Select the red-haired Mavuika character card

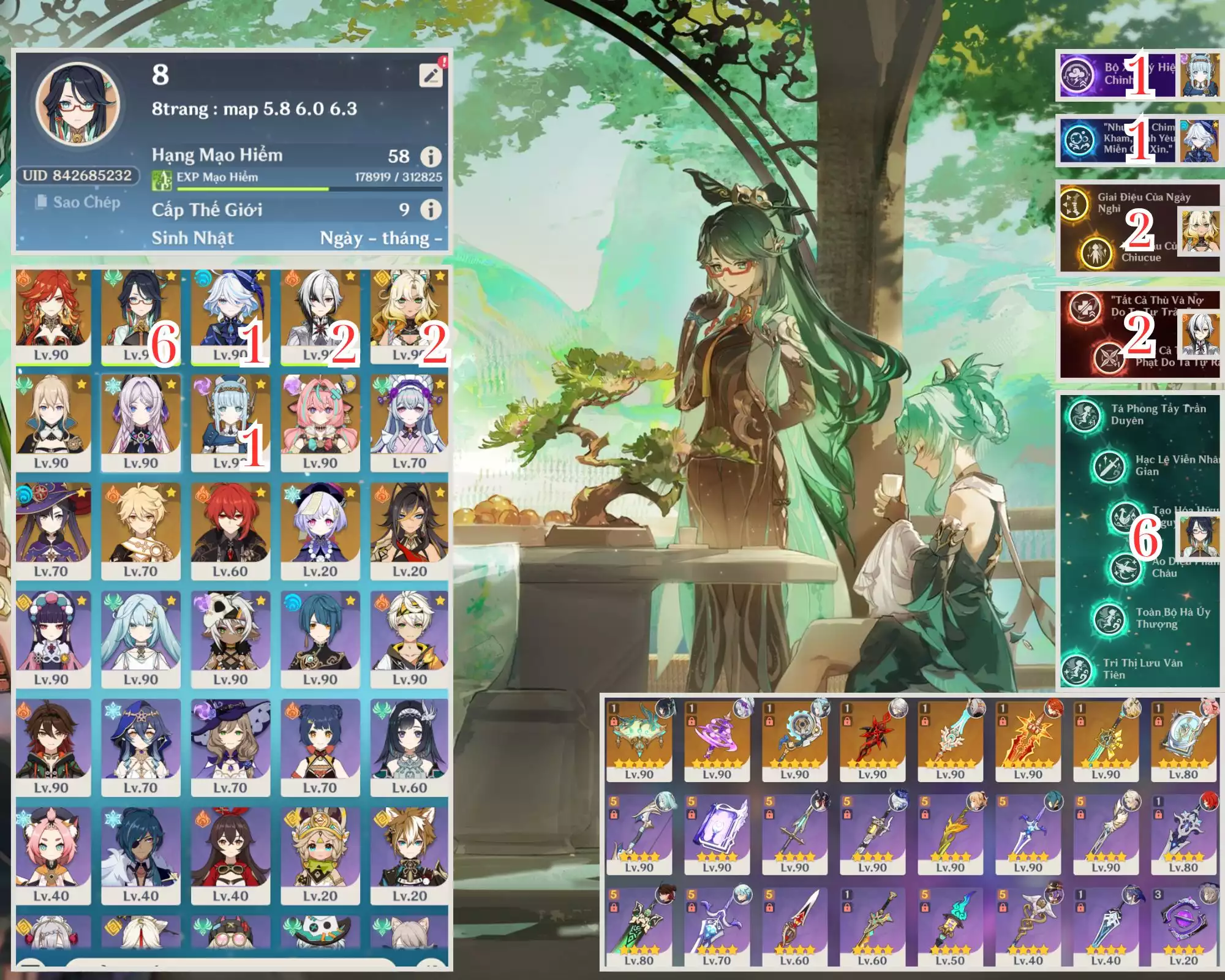[x=52, y=315]
